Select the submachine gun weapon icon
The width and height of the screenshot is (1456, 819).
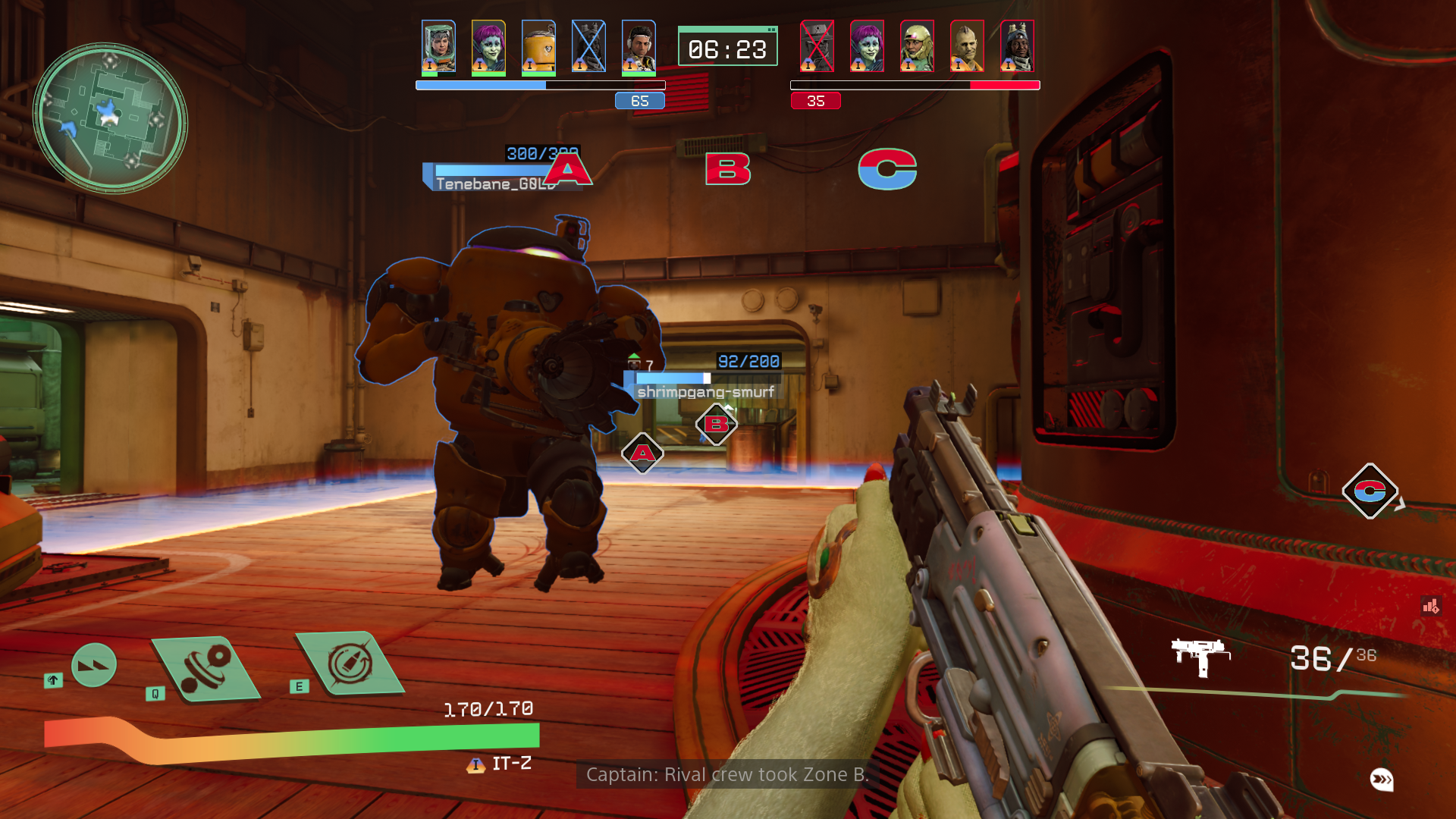pyautogui.click(x=1200, y=656)
